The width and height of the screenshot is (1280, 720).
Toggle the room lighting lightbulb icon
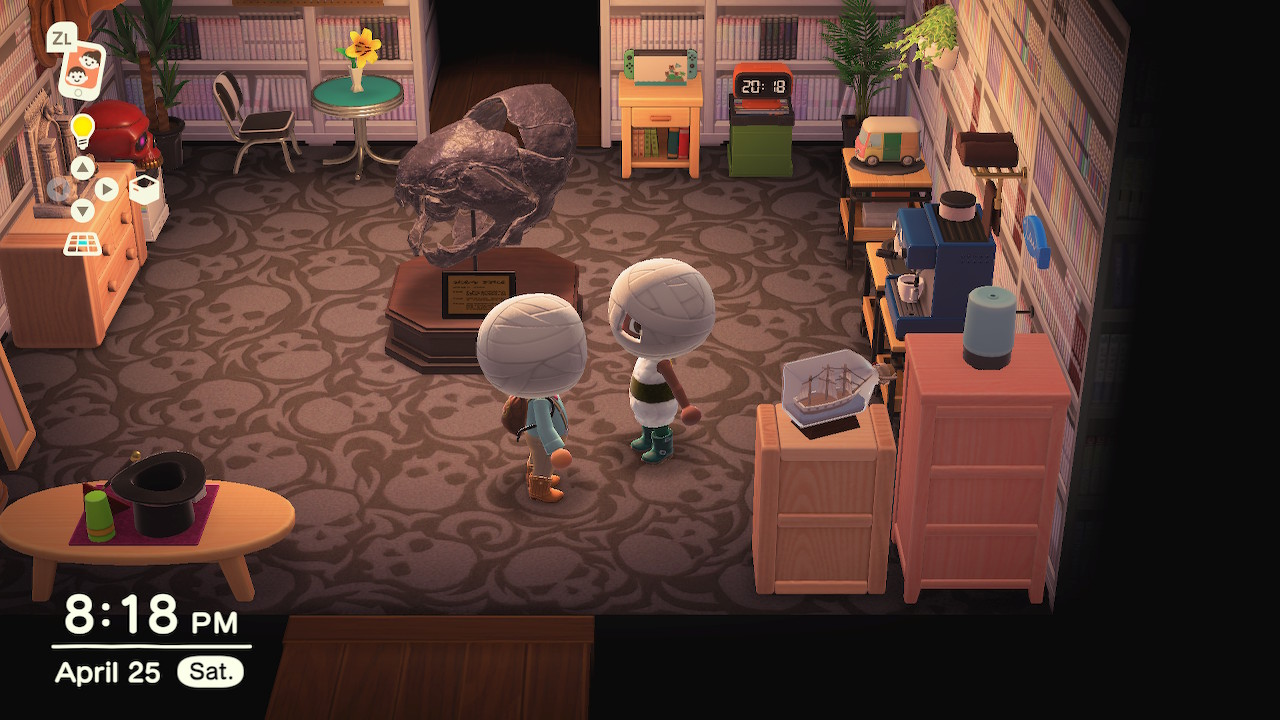tap(82, 130)
